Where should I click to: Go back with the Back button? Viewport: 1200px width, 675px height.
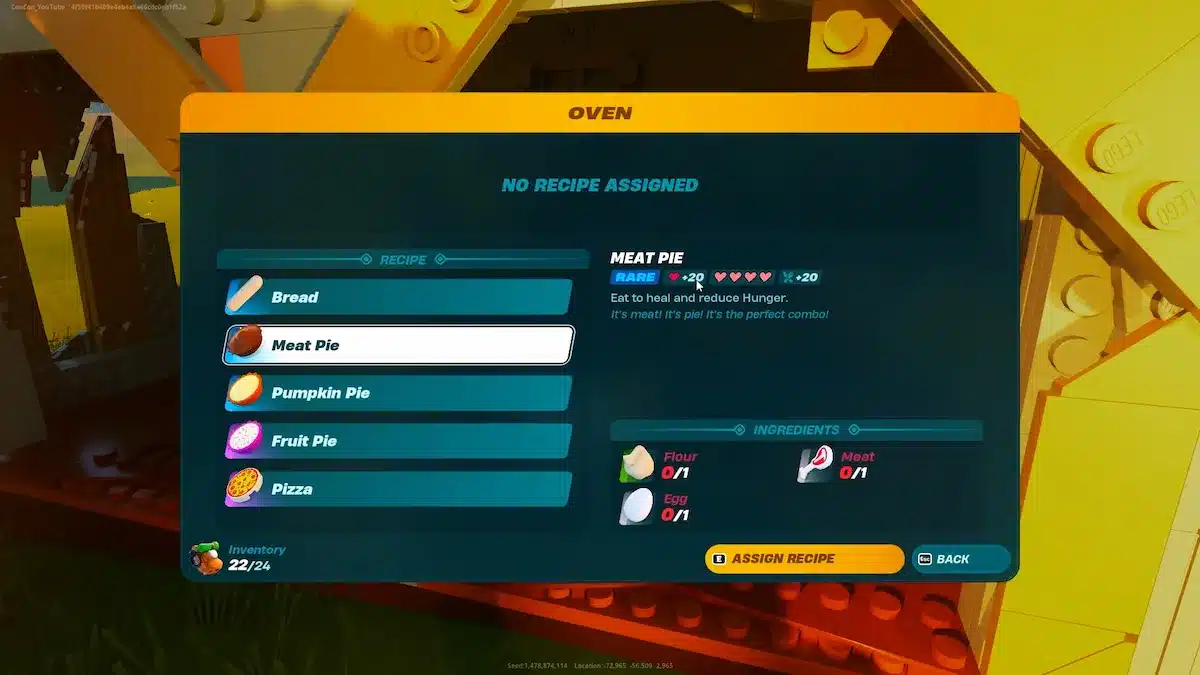click(960, 559)
